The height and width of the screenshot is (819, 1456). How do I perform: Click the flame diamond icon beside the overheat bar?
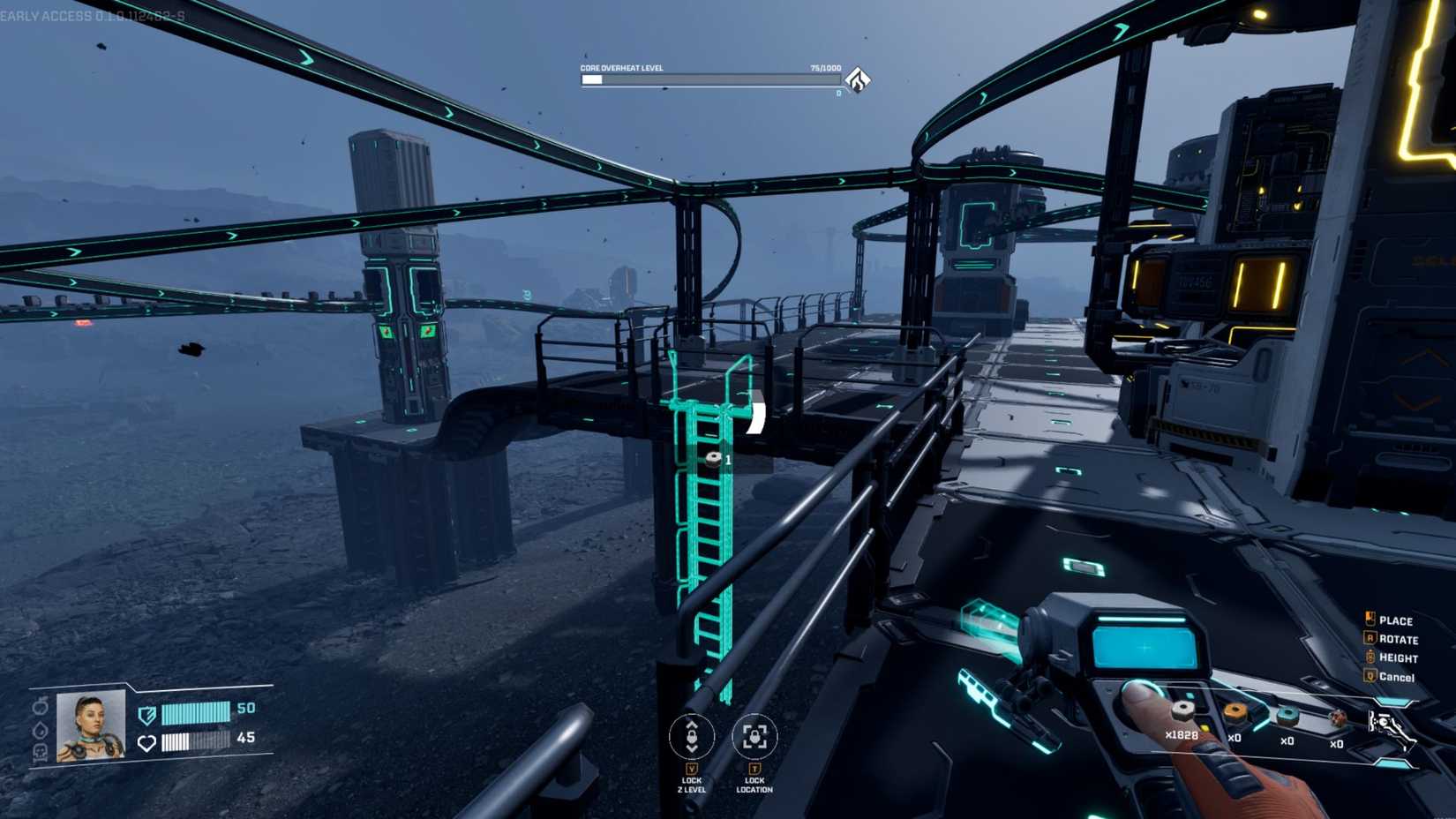click(859, 79)
